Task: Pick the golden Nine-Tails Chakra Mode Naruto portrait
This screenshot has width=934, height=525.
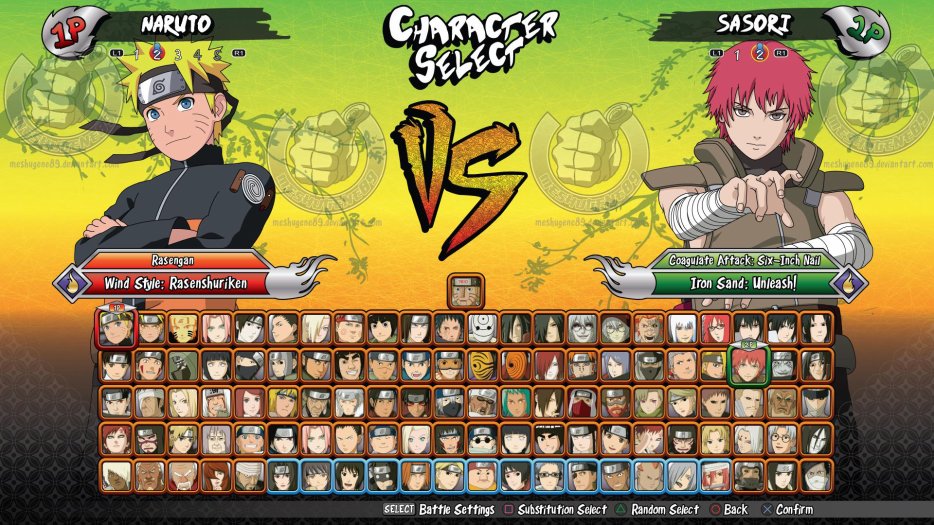Action: click(183, 327)
